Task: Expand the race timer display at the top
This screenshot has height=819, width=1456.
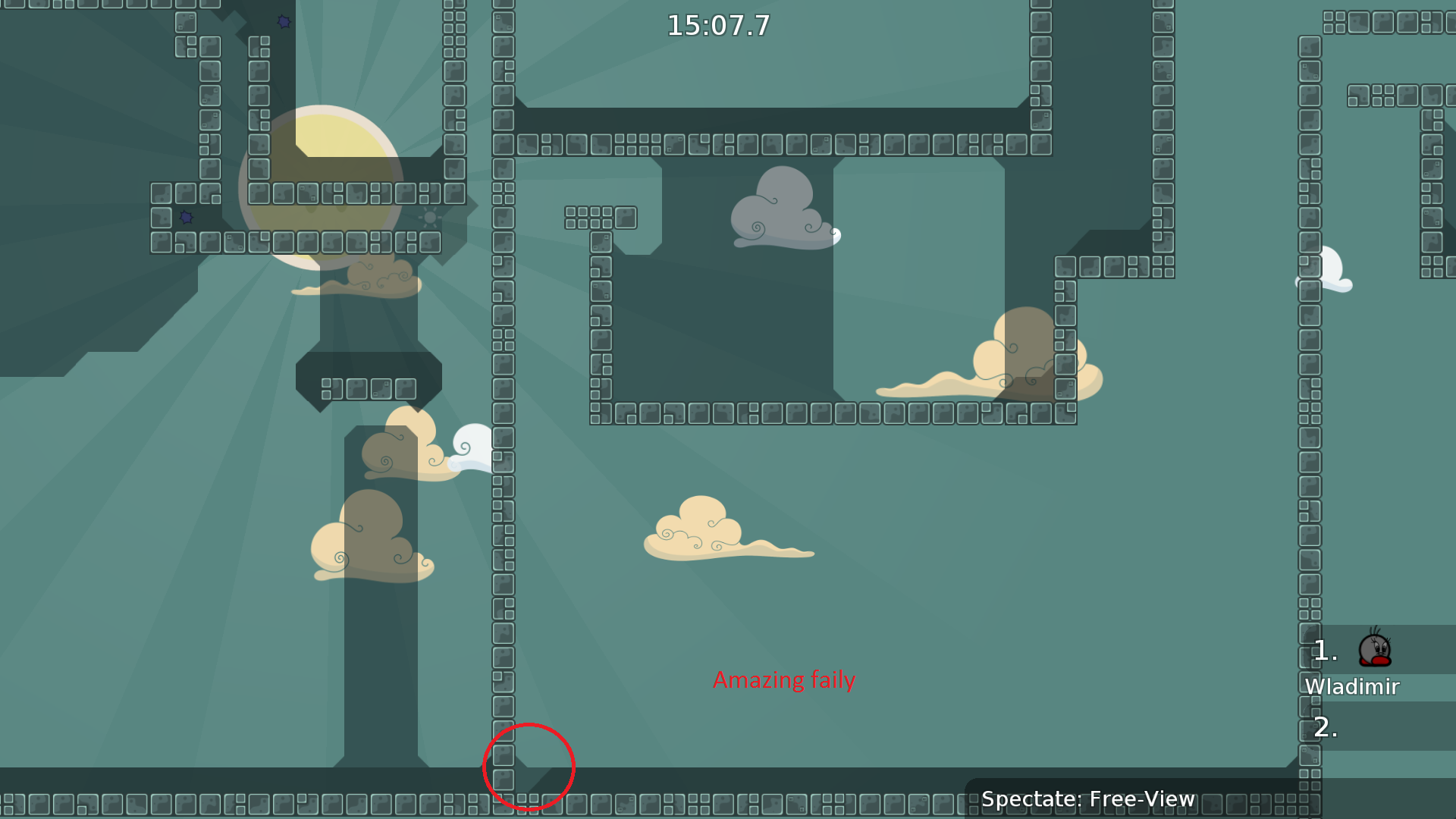Action: 717,25
